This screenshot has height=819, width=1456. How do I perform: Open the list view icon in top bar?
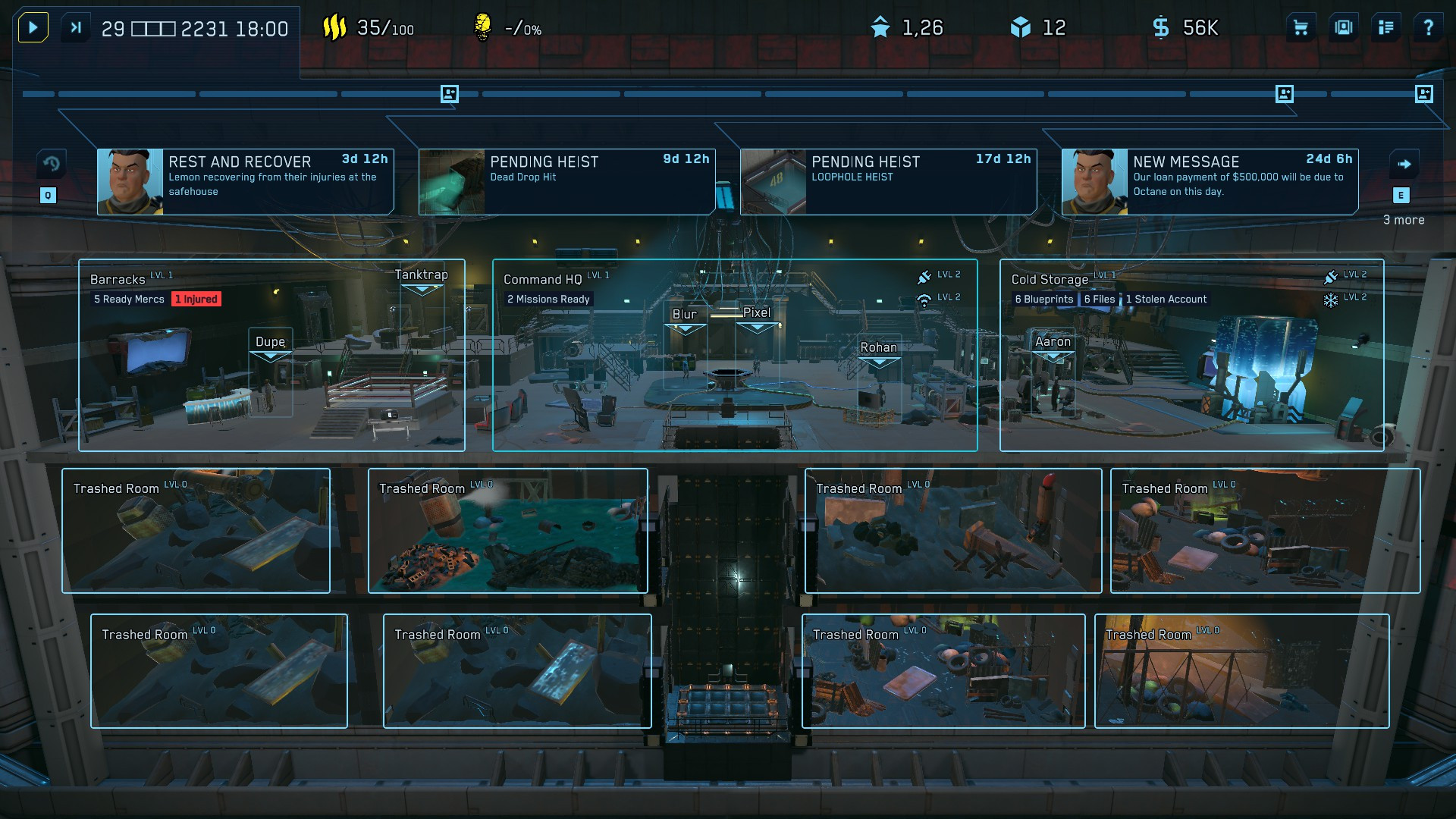coord(1386,28)
